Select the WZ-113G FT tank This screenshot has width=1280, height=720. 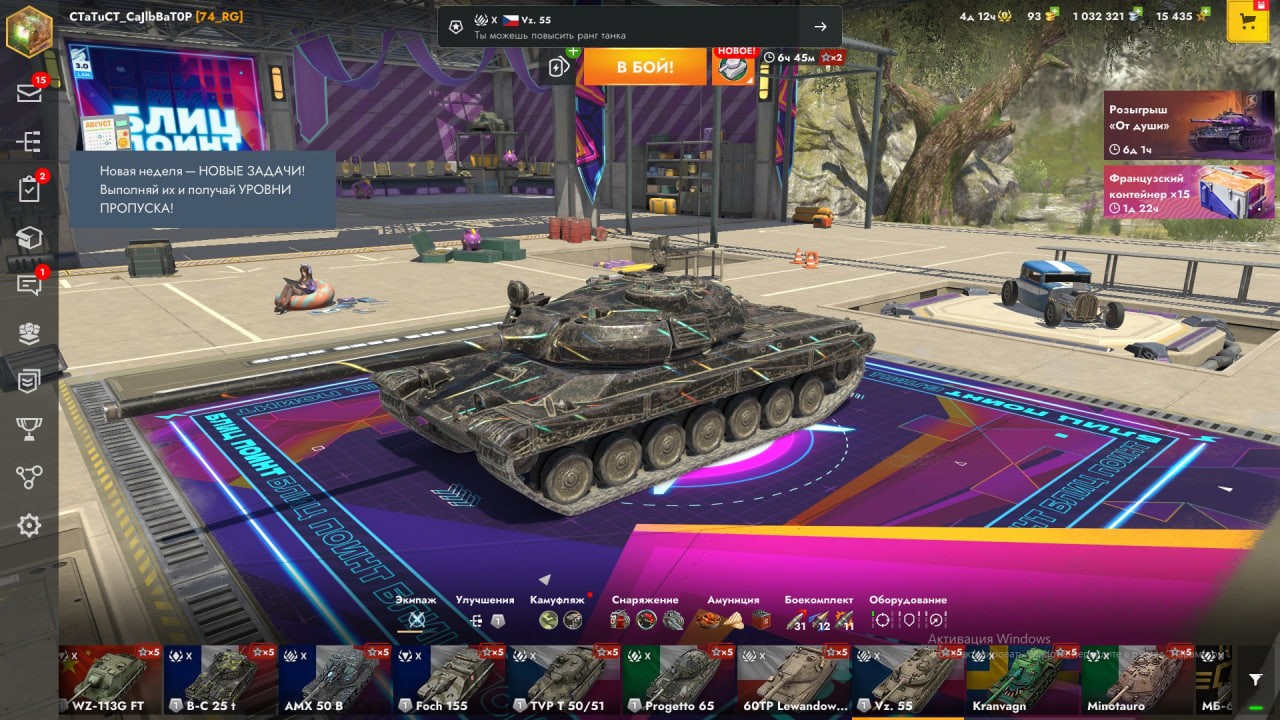108,680
